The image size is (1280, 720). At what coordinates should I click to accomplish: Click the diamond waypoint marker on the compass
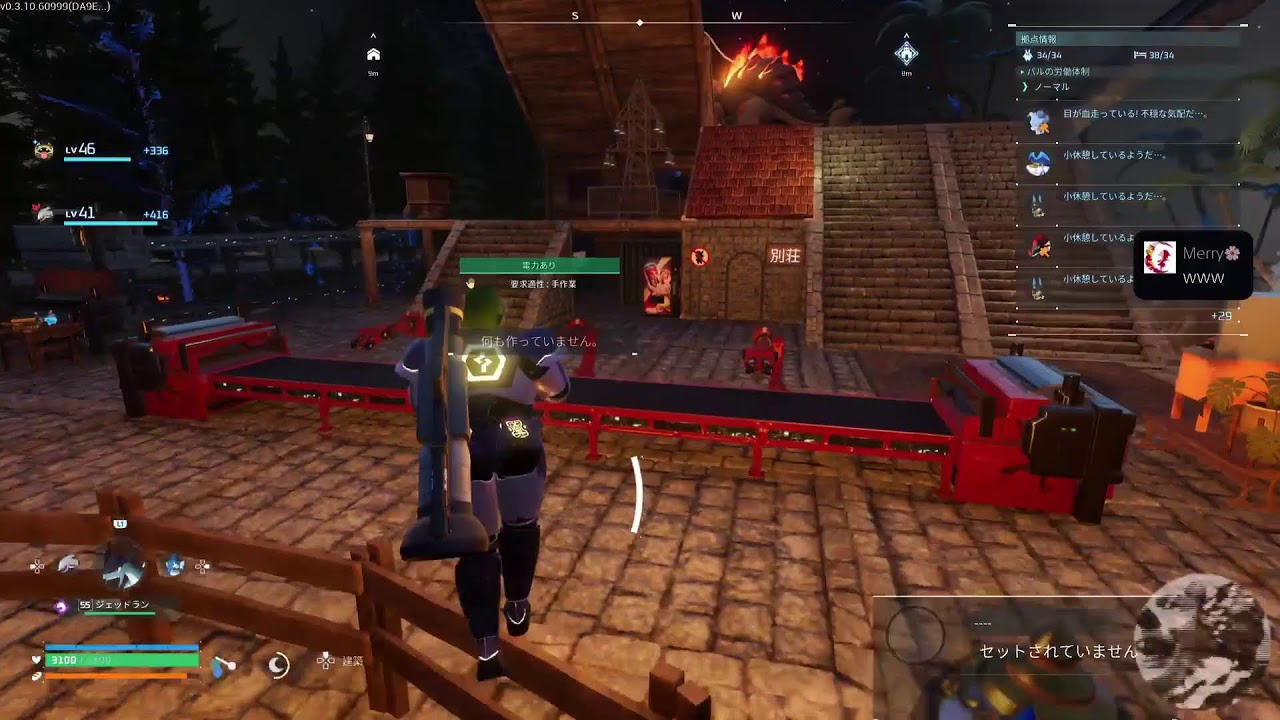(x=906, y=53)
